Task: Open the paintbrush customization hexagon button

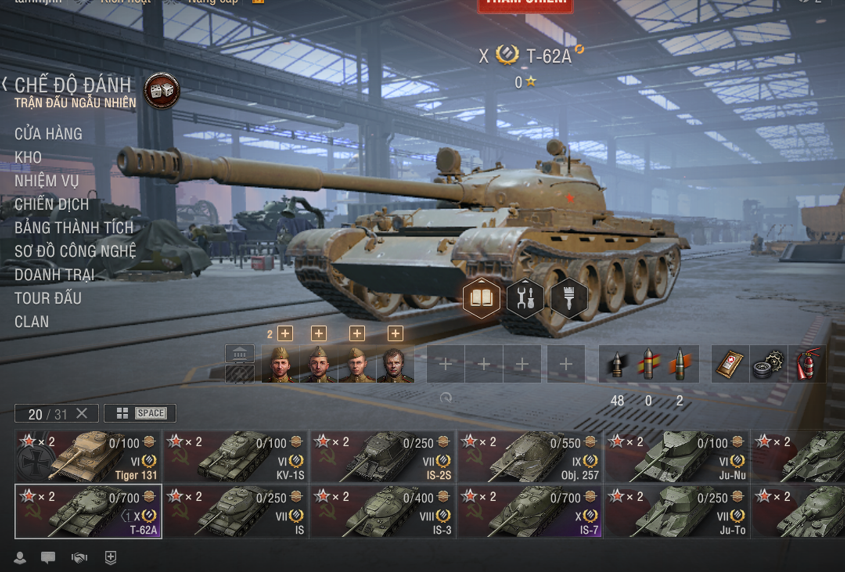Action: pyautogui.click(x=568, y=298)
